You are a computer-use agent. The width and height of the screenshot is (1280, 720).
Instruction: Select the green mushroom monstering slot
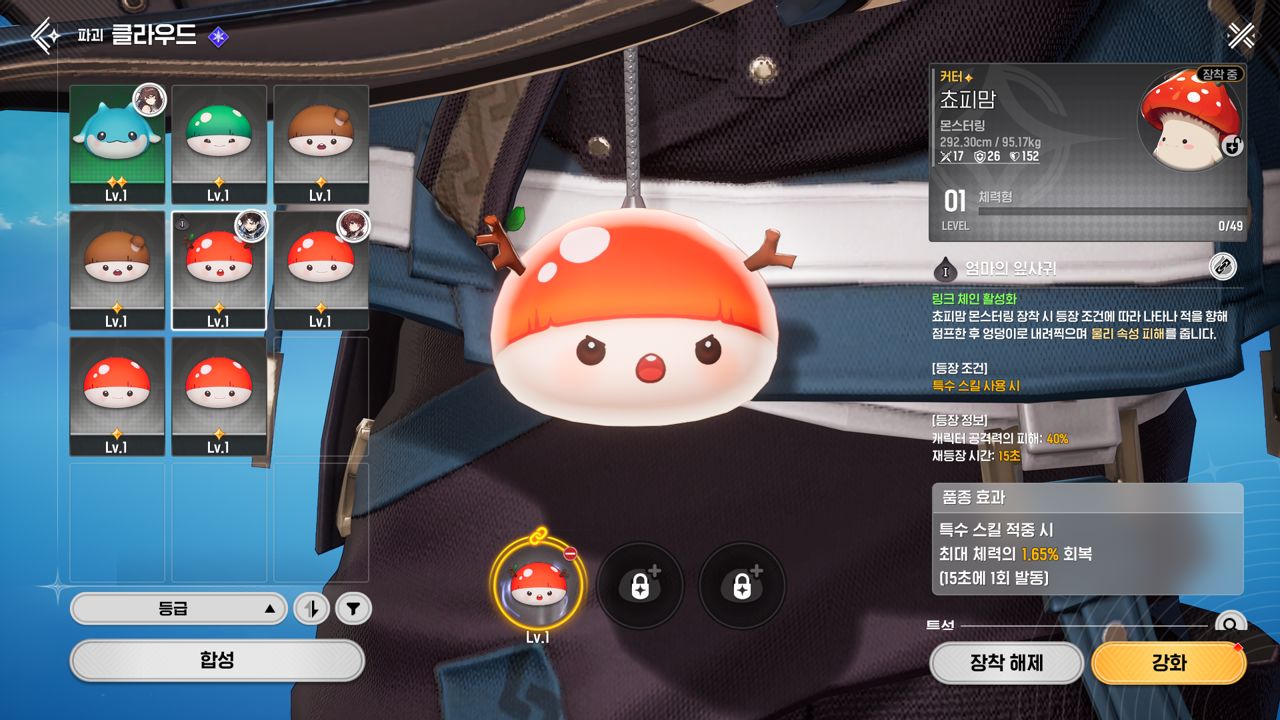point(219,144)
